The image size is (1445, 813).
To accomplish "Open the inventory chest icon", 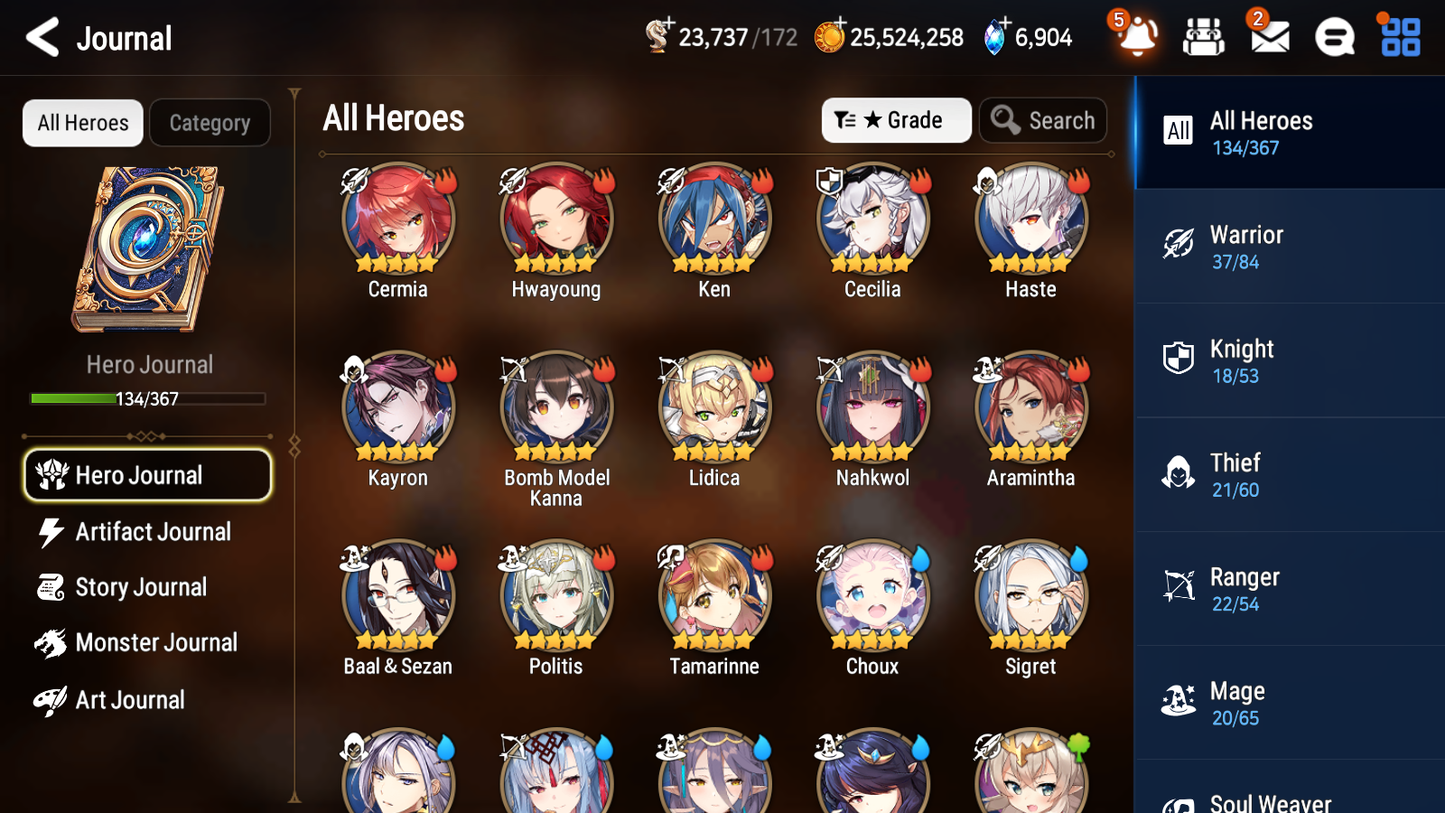I will click(x=1203, y=36).
